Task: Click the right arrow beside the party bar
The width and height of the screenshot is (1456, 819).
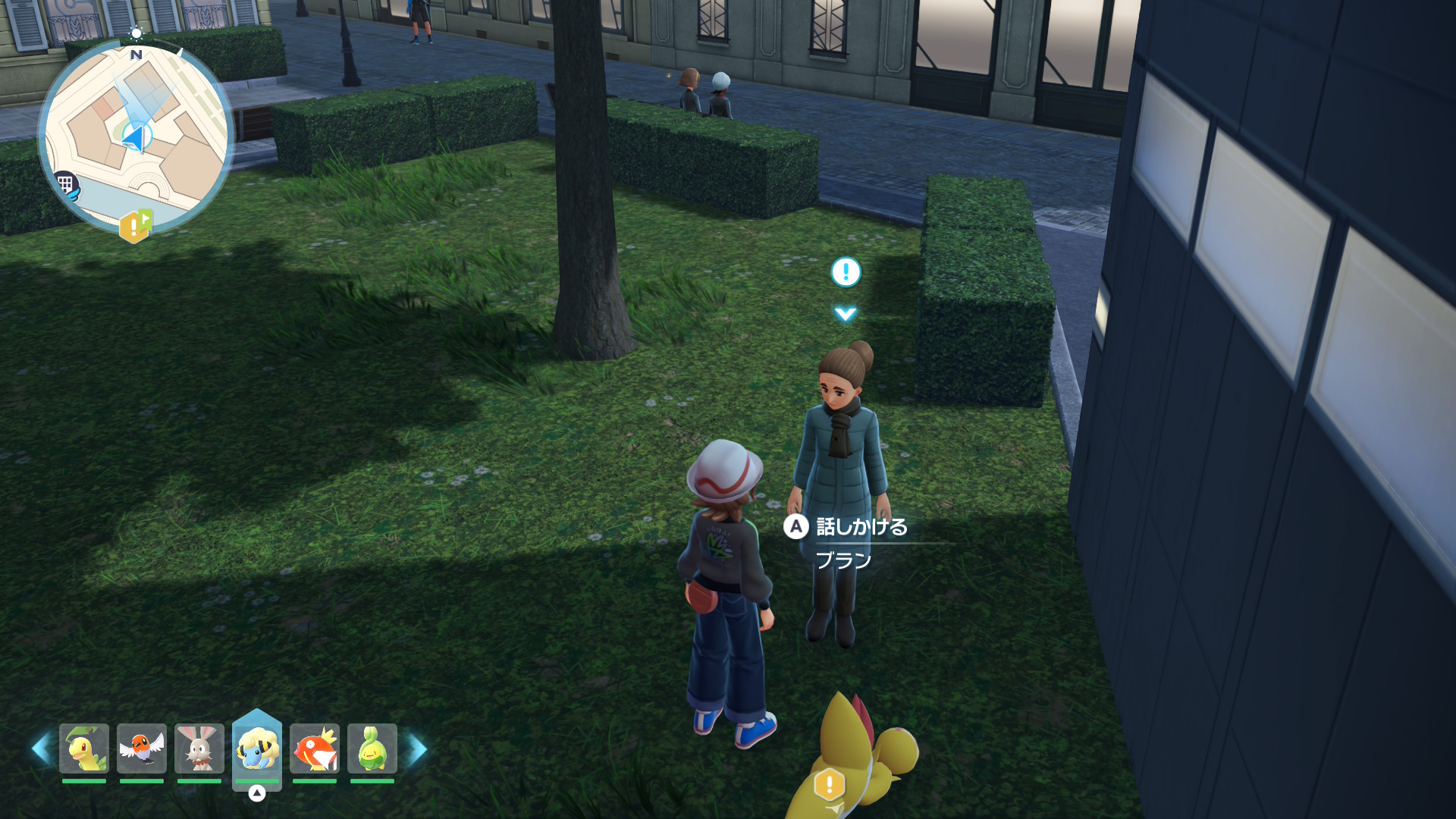Action: [418, 749]
